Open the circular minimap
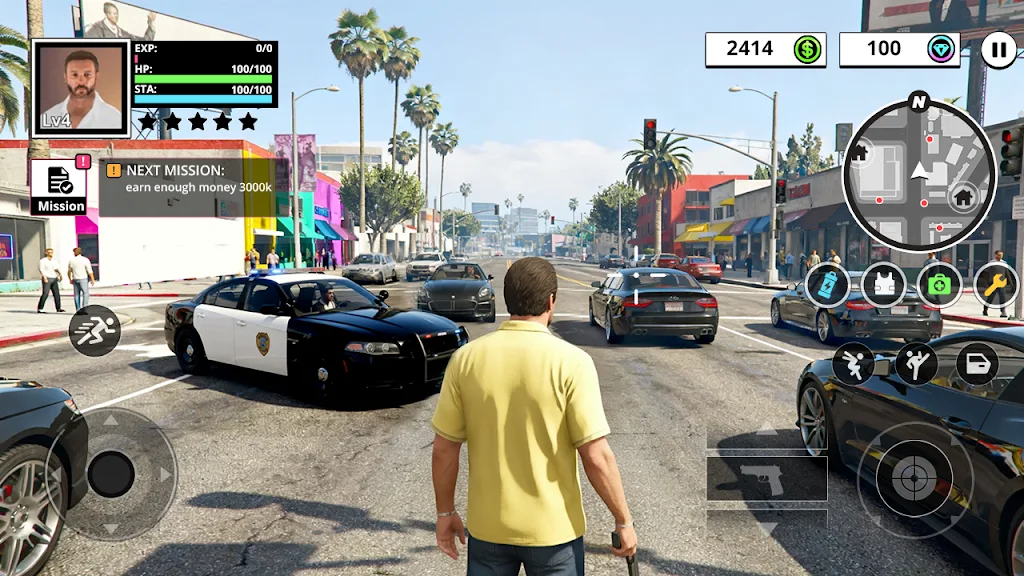The height and width of the screenshot is (576, 1024). click(919, 176)
